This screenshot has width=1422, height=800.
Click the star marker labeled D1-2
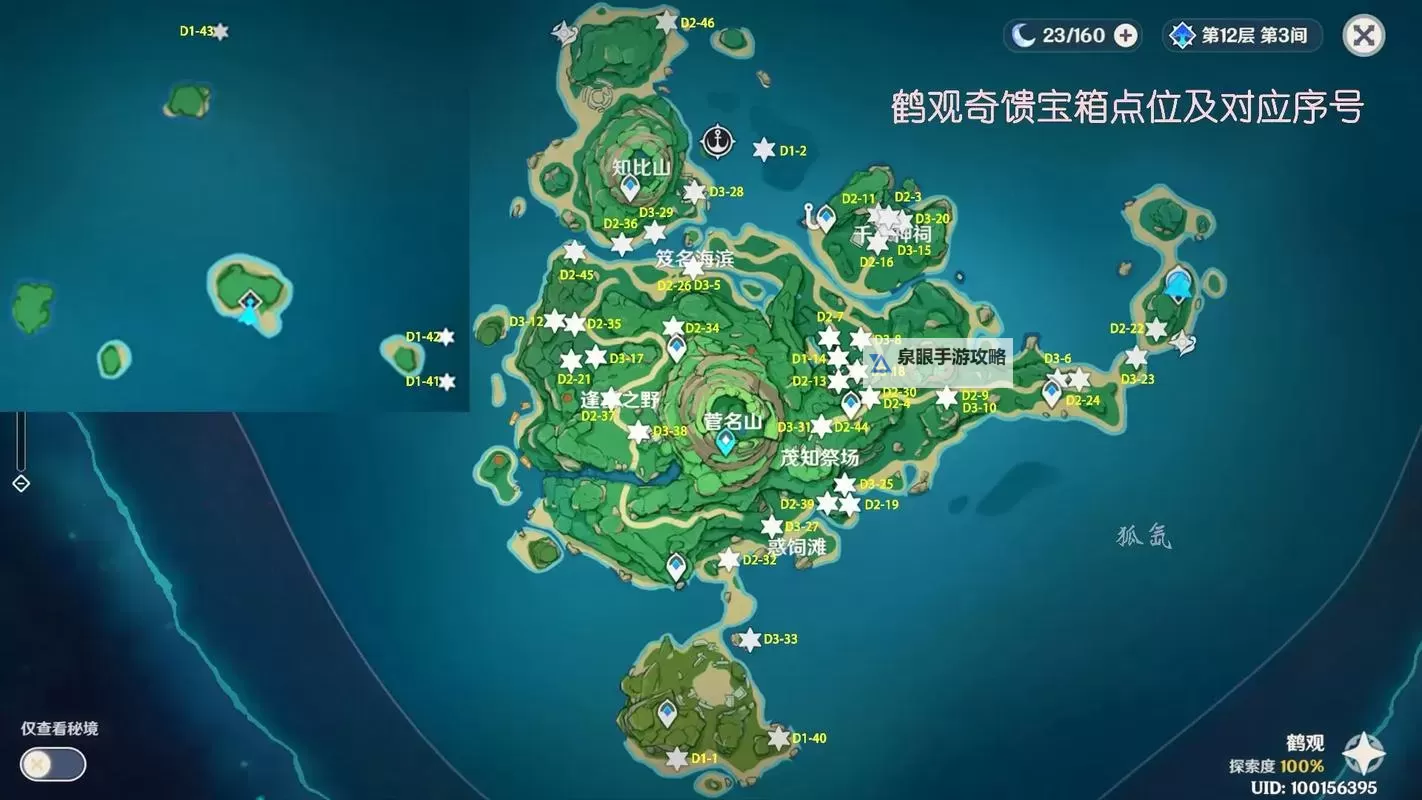[762, 151]
